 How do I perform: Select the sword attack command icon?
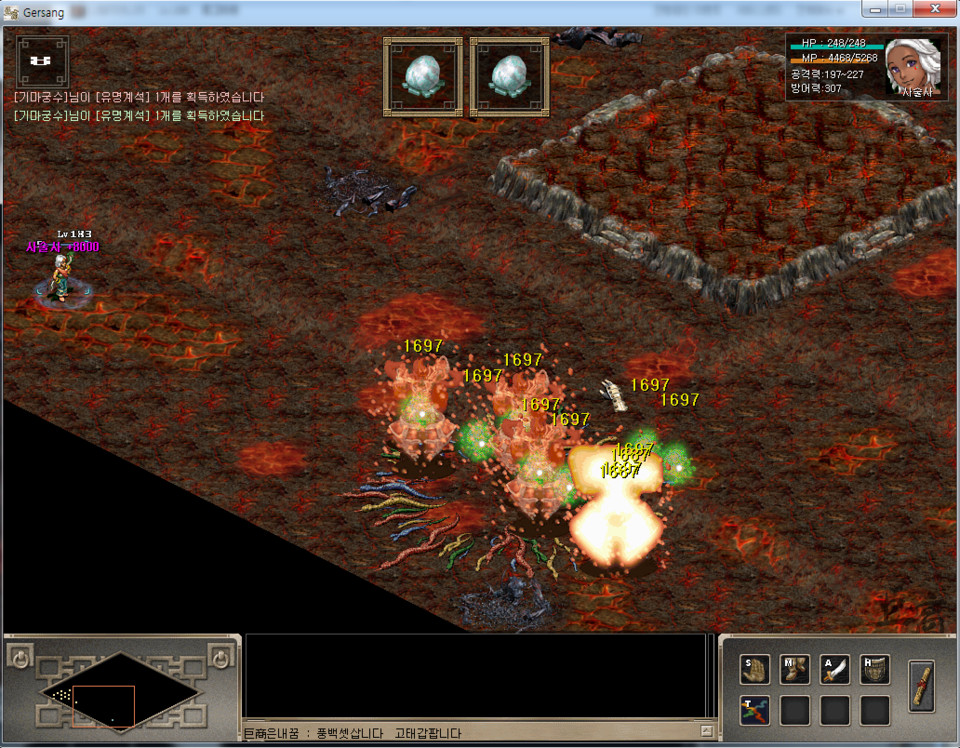(x=835, y=670)
